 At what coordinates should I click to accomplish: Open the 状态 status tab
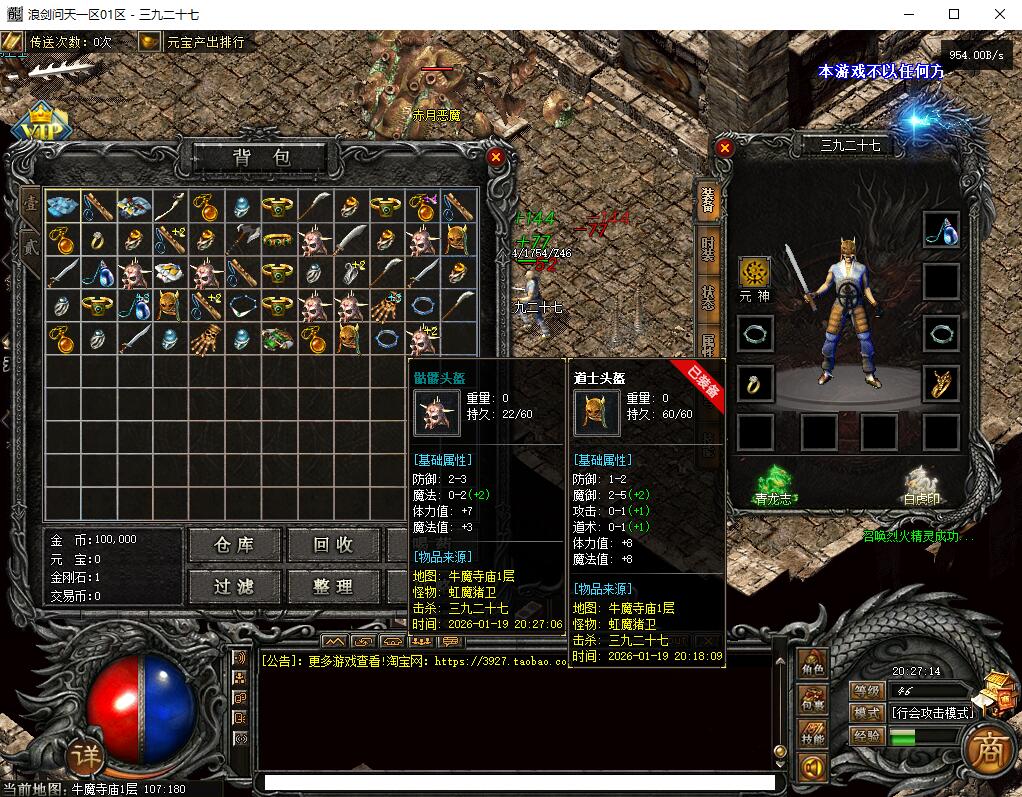point(708,297)
